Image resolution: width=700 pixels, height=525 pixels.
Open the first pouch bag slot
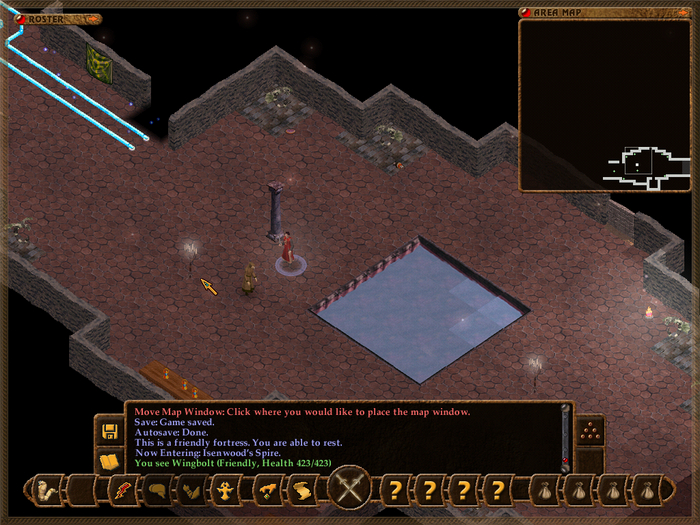[x=544, y=491]
